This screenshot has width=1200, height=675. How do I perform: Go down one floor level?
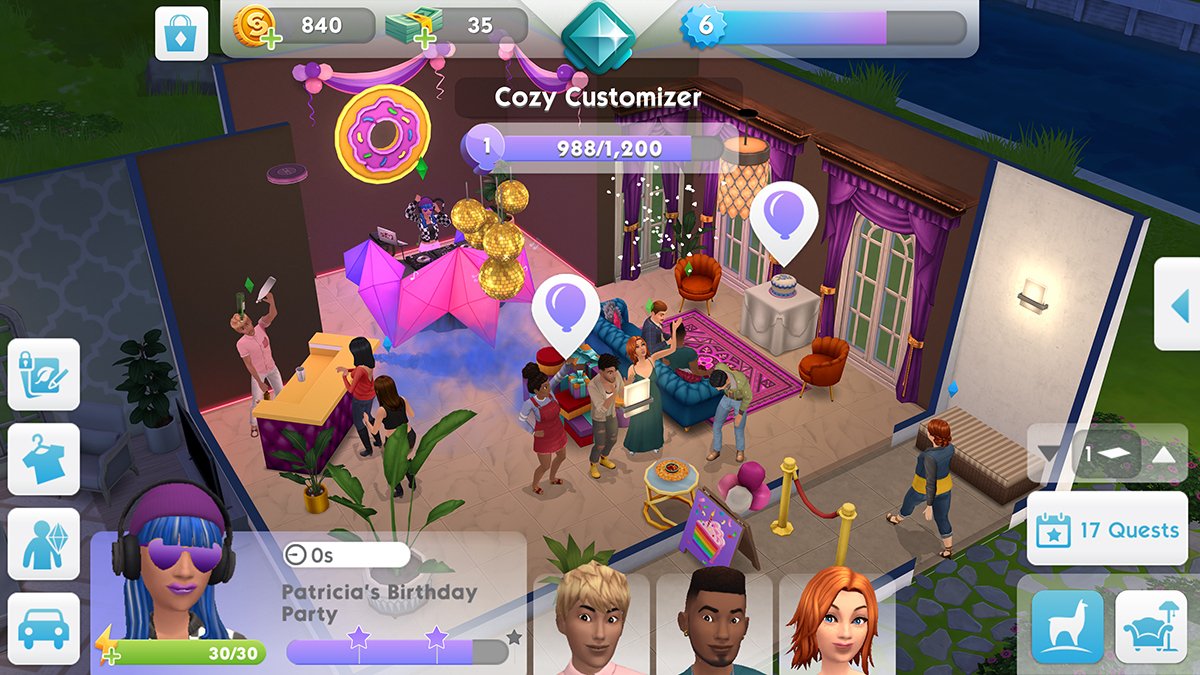[x=1048, y=455]
